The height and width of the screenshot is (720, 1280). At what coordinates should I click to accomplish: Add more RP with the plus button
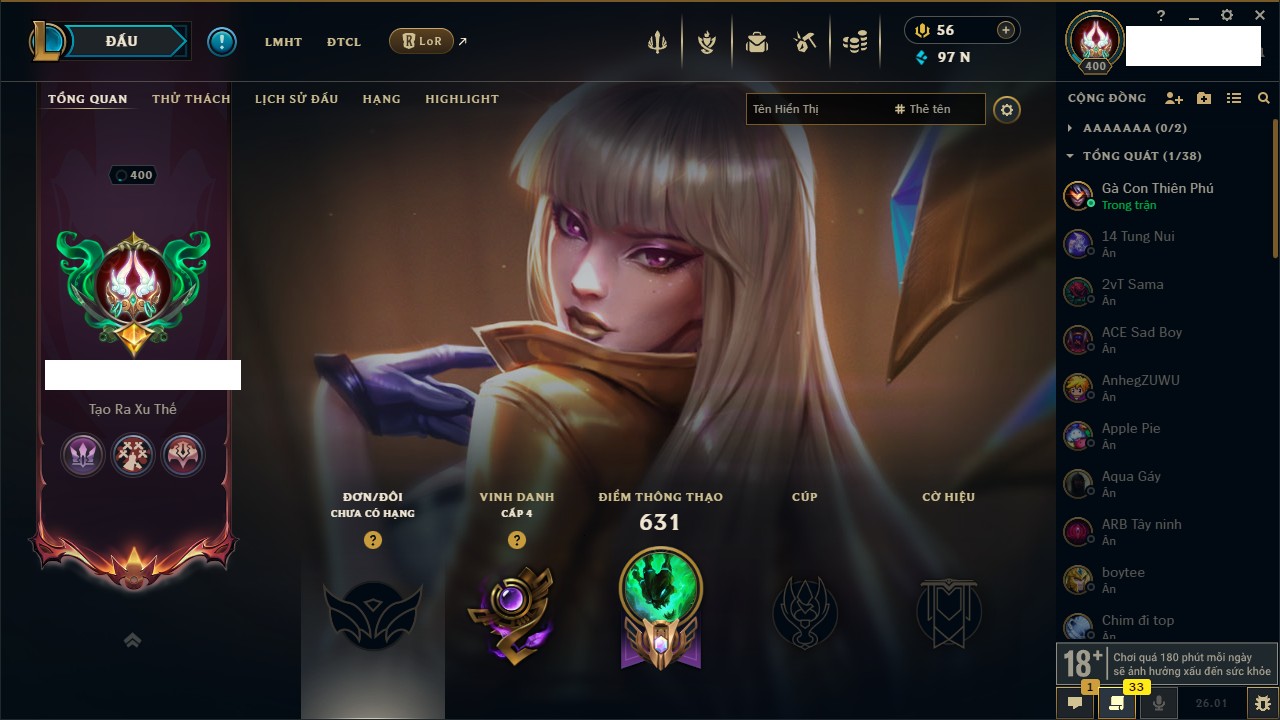coord(1005,30)
